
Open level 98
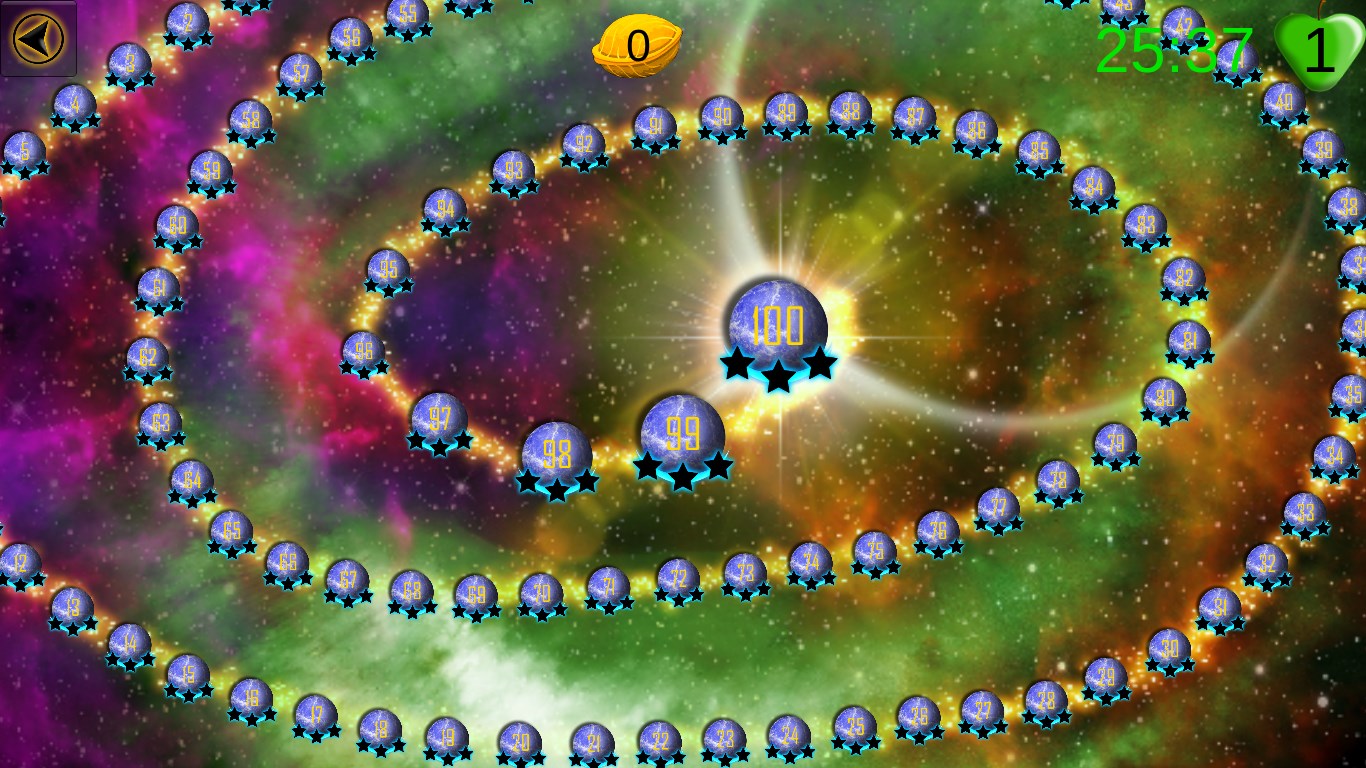pos(556,453)
